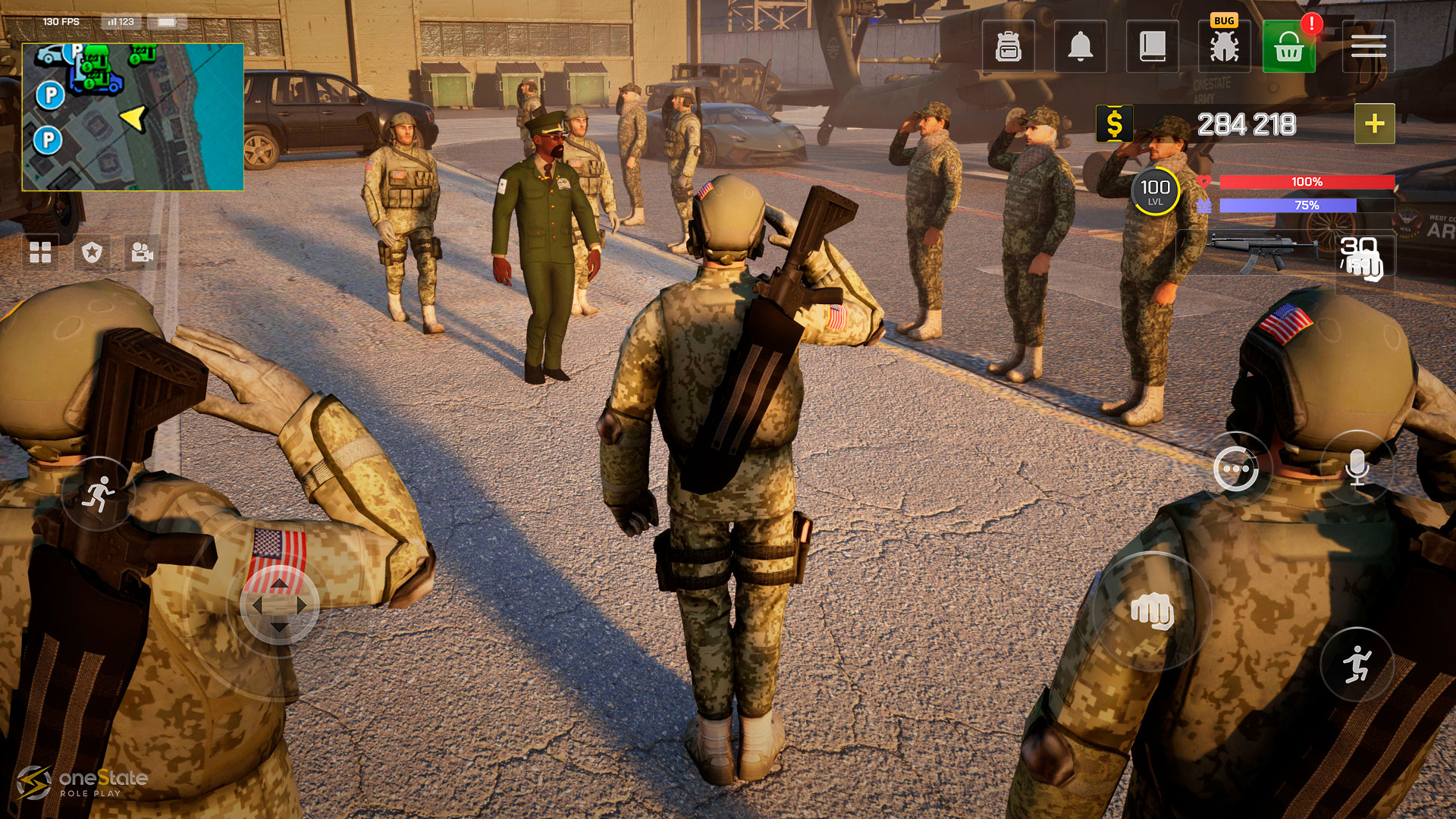This screenshot has width=1456, height=819.
Task: Open the quest journal book icon
Action: click(x=1151, y=47)
